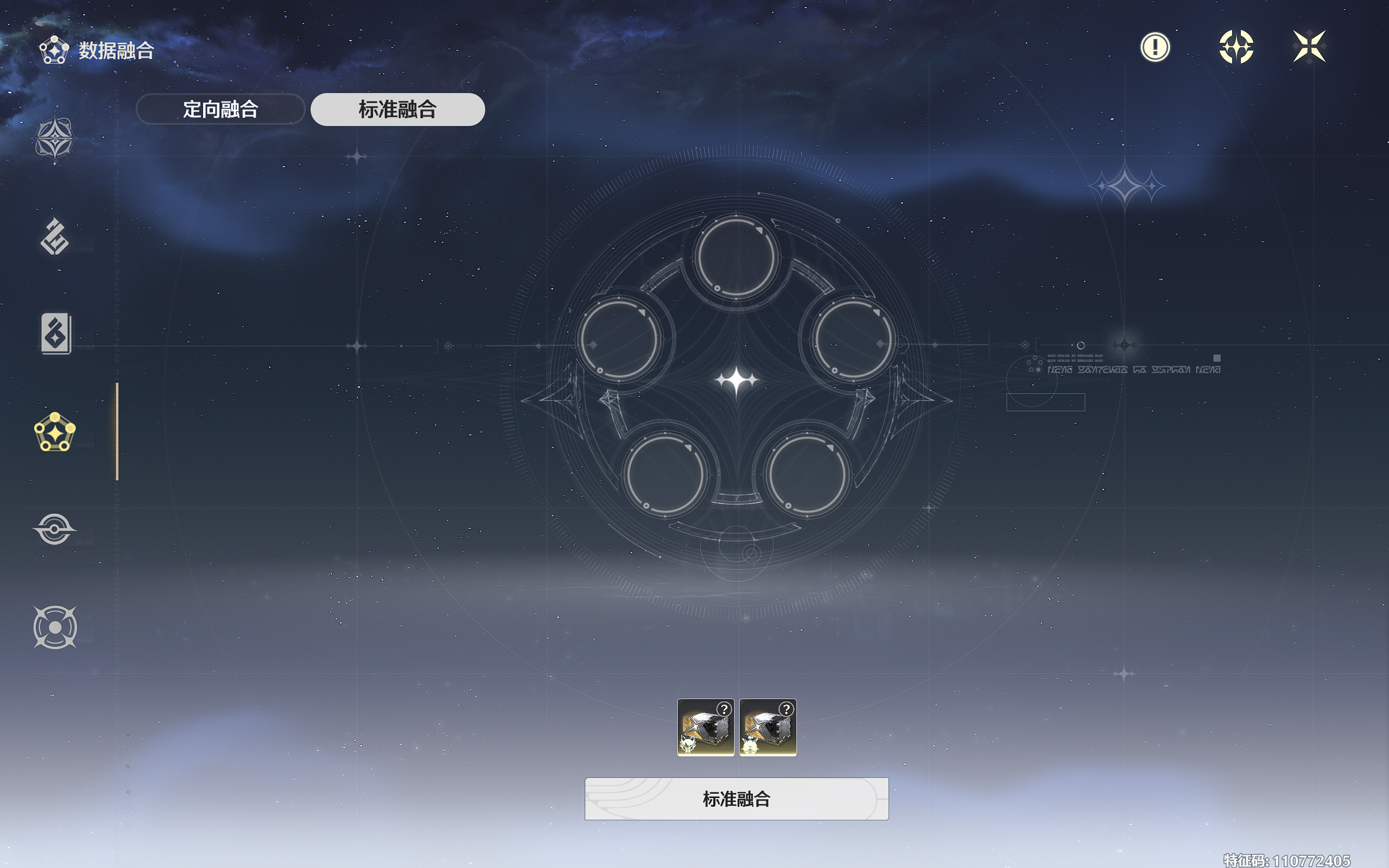Select the 标准融合 tab at top
Viewport: 1389px width, 868px height.
point(397,109)
